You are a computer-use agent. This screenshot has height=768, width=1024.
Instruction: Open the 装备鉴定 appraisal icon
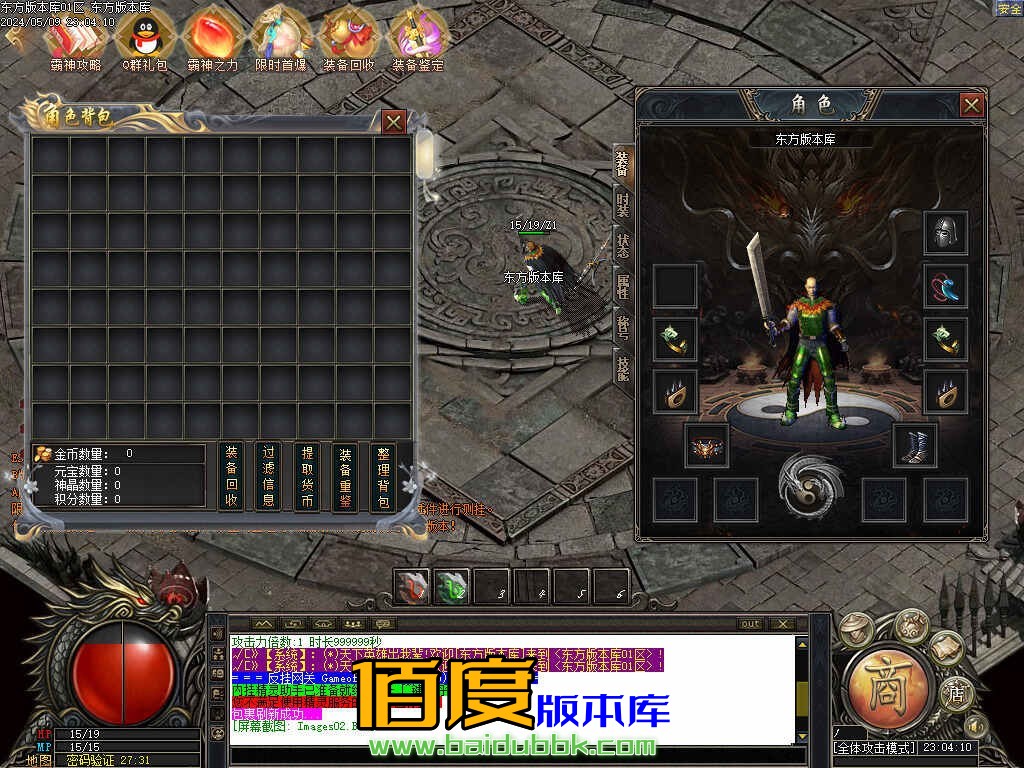[x=417, y=38]
